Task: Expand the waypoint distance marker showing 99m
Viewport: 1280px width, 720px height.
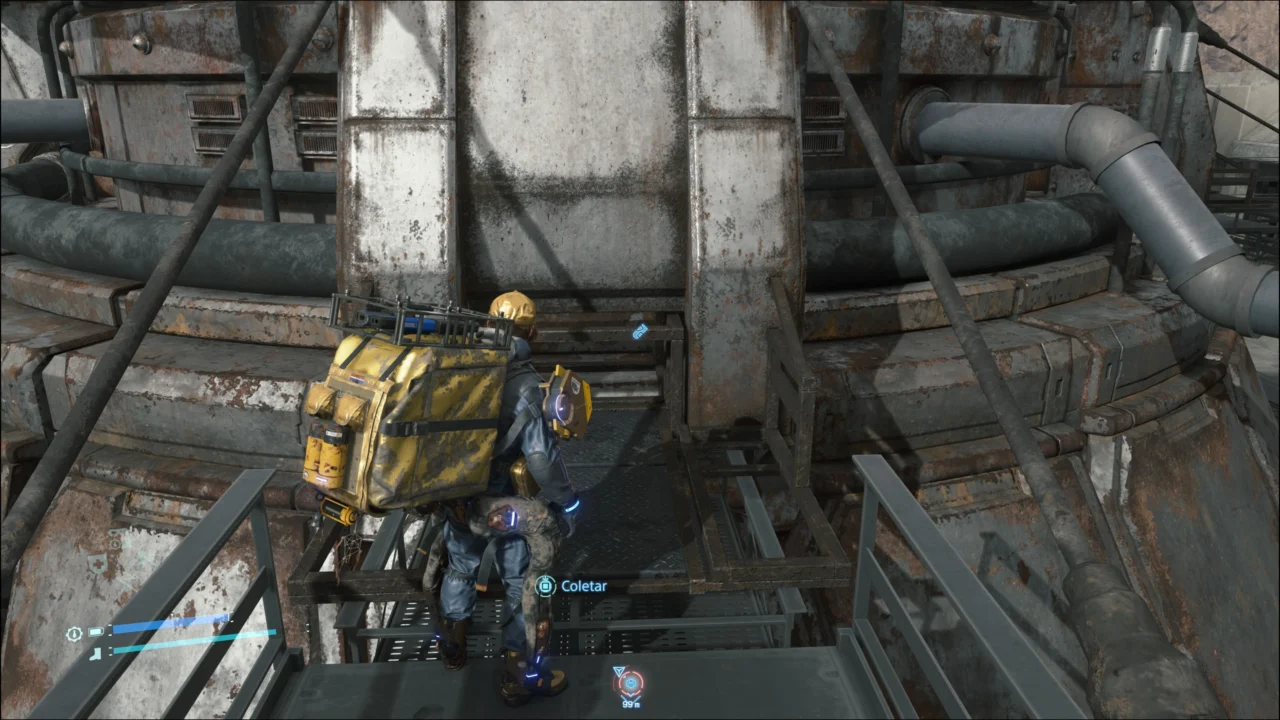Action: tap(631, 705)
